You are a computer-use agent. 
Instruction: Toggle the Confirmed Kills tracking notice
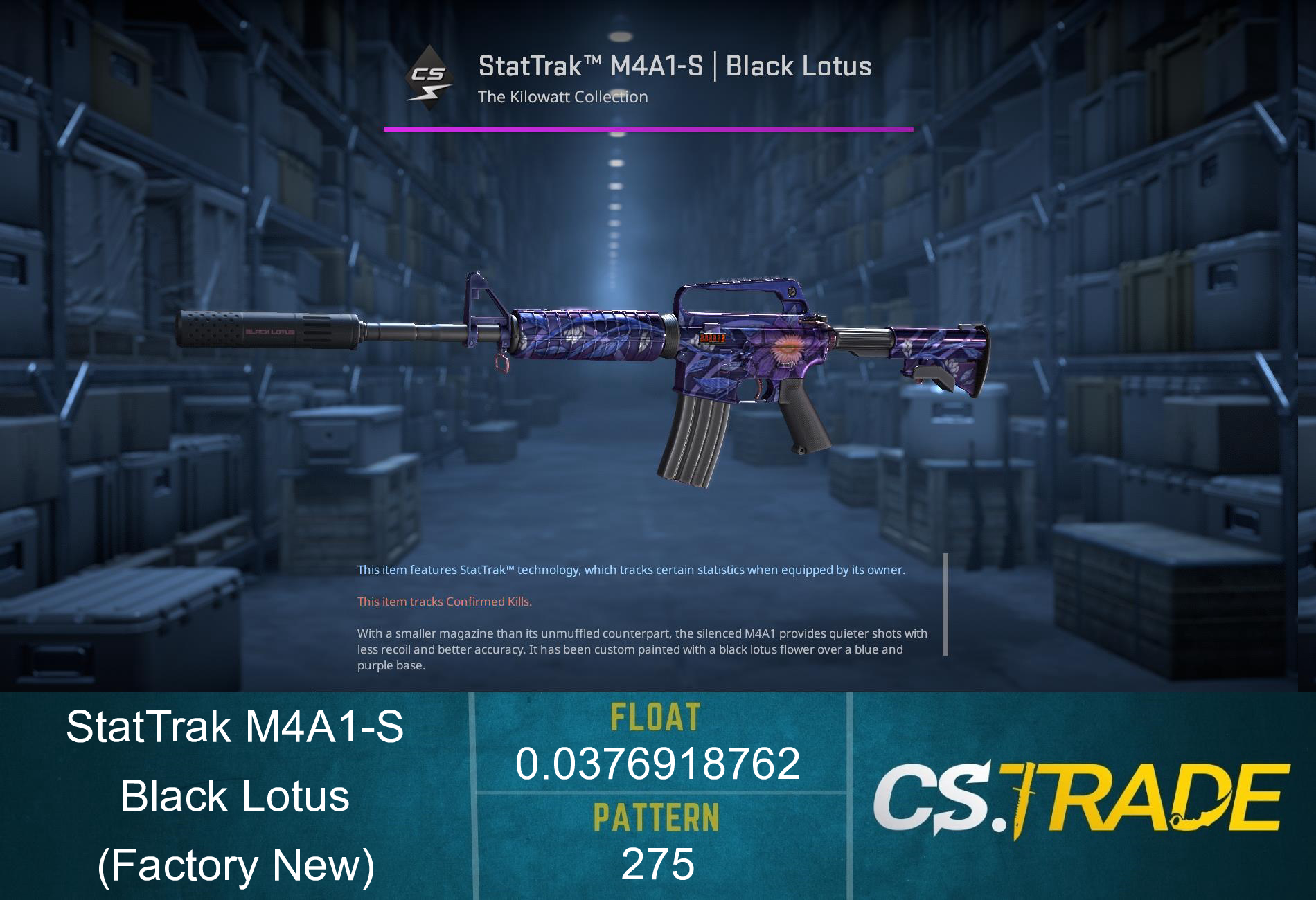(x=443, y=602)
